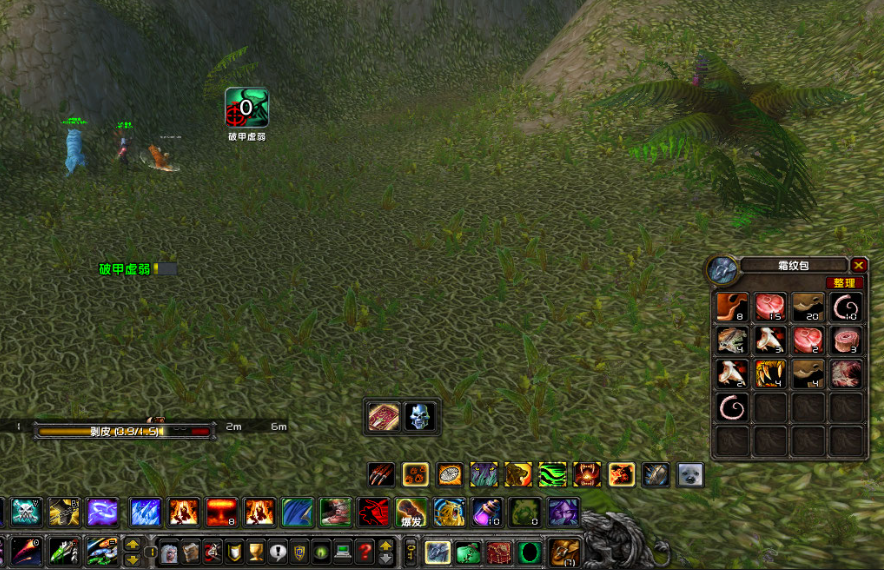Activate the roaring fanged mouth pet ability
Image resolution: width=884 pixels, height=570 pixels.
[587, 474]
